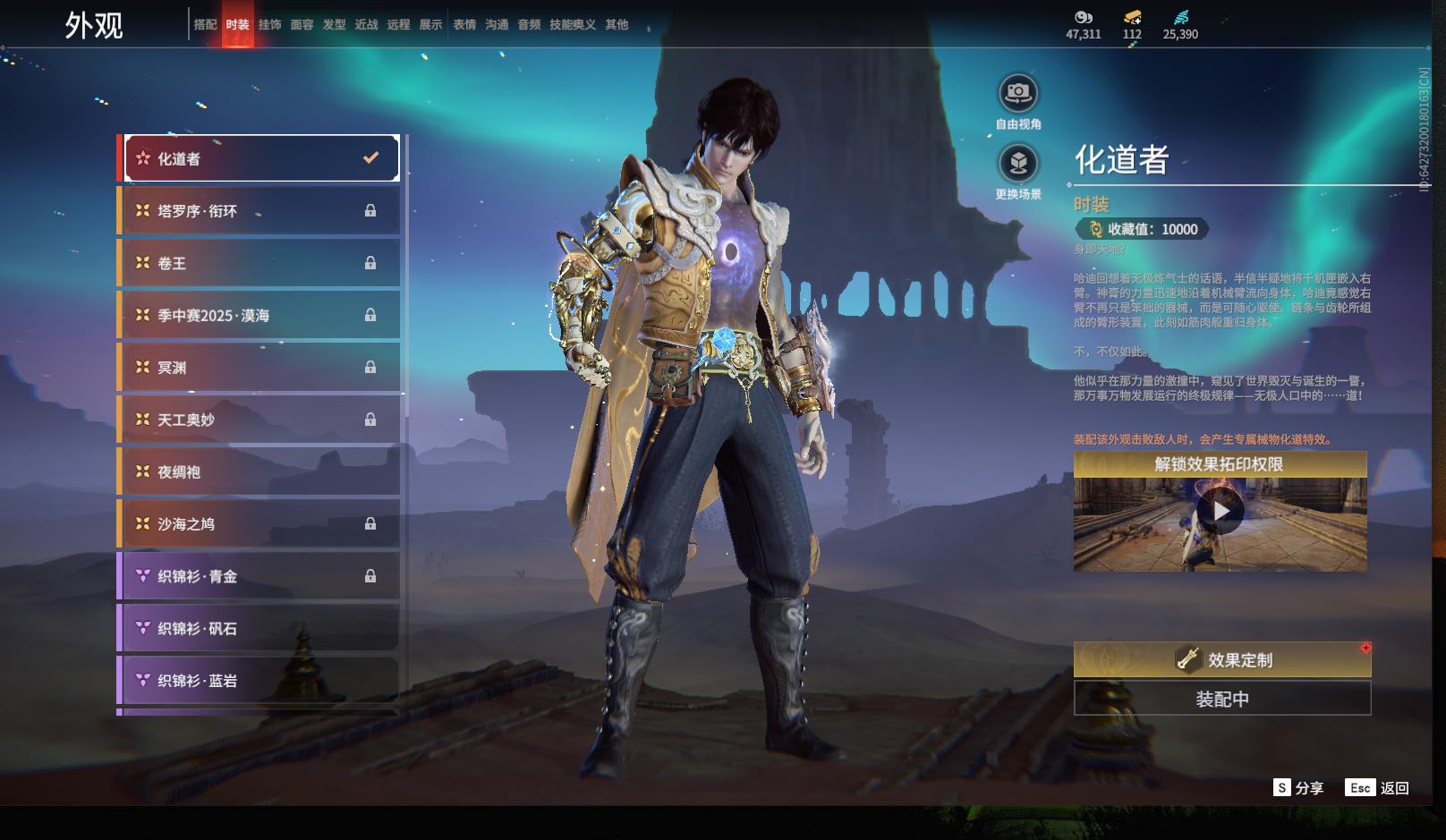Viewport: 1446px width, 840px height.
Task: Click the 更换场景 scene change icon
Action: [x=1018, y=164]
